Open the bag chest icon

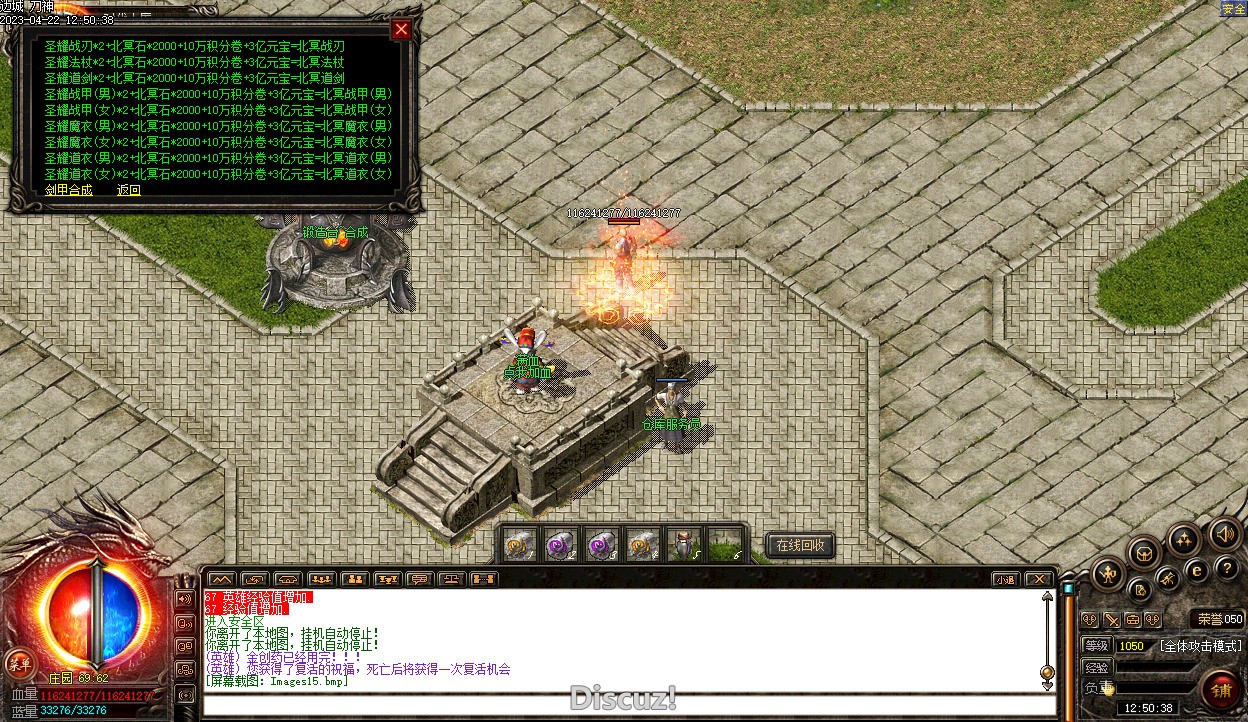click(1145, 552)
